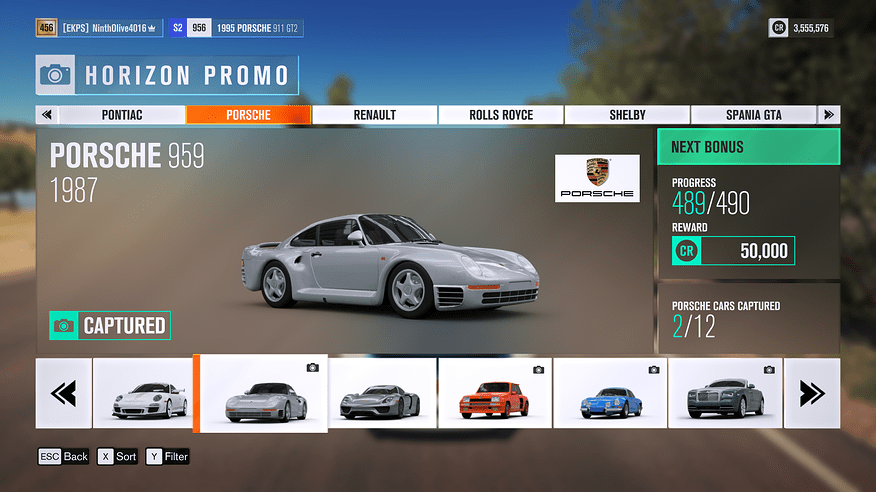Choose the dark grey Rolls-Royce thumbnail
Screen dimensions: 876x492
click(724, 393)
